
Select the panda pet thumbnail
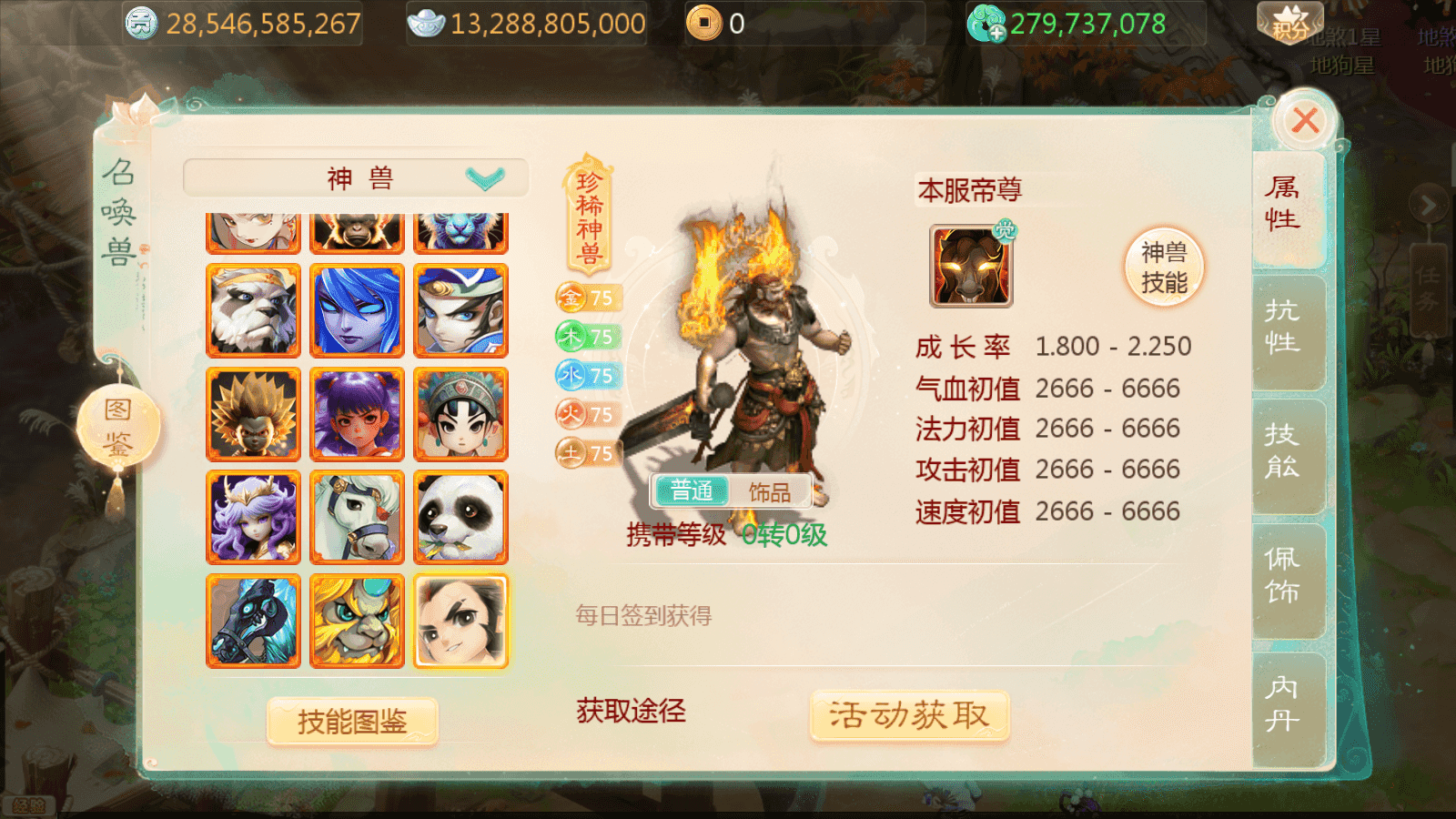460,517
